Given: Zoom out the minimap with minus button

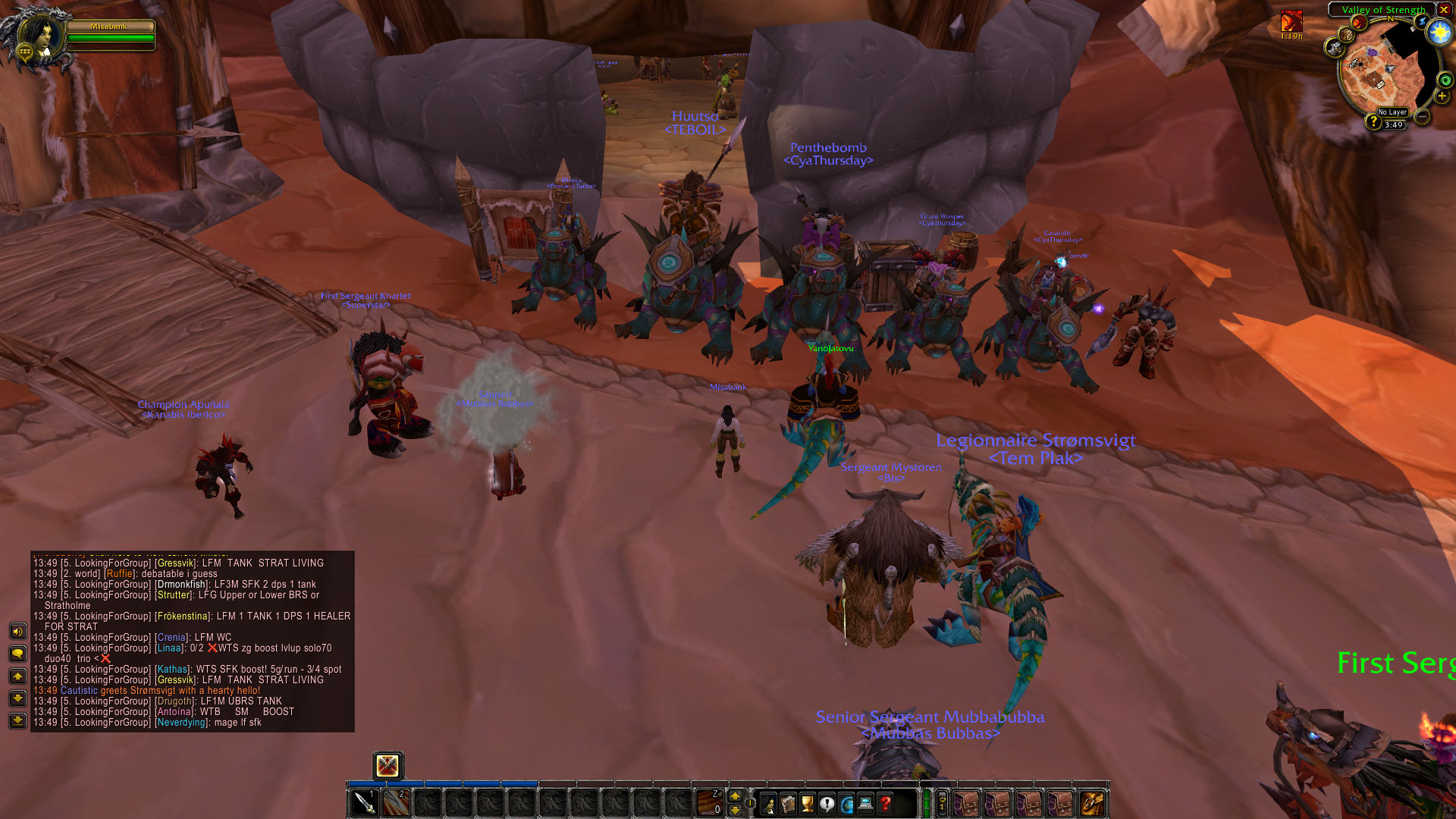Looking at the screenshot, I should coord(1423,116).
